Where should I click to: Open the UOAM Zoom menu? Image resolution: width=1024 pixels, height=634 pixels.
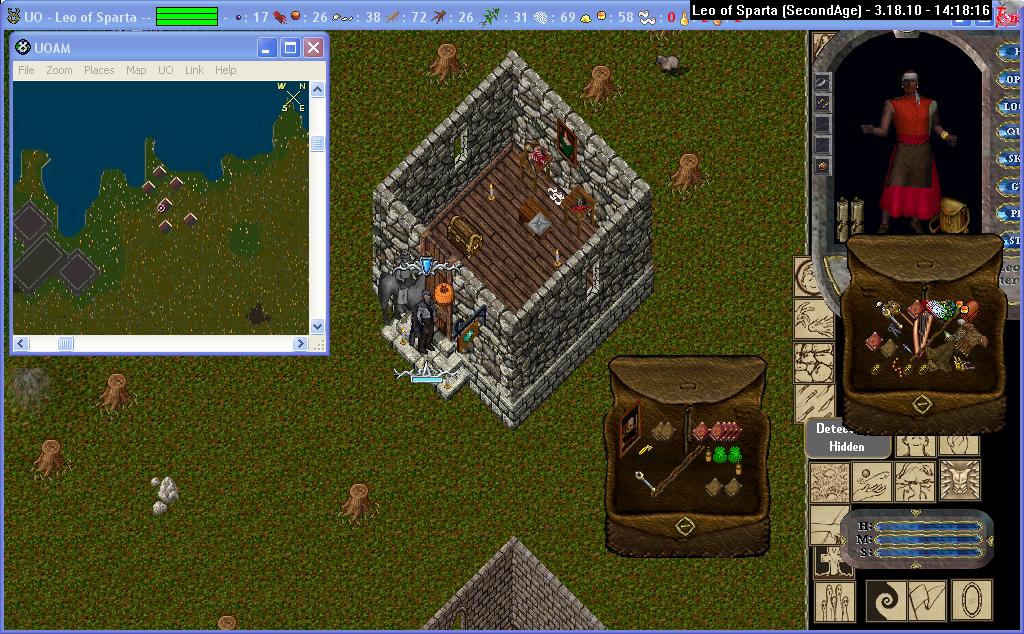point(59,70)
